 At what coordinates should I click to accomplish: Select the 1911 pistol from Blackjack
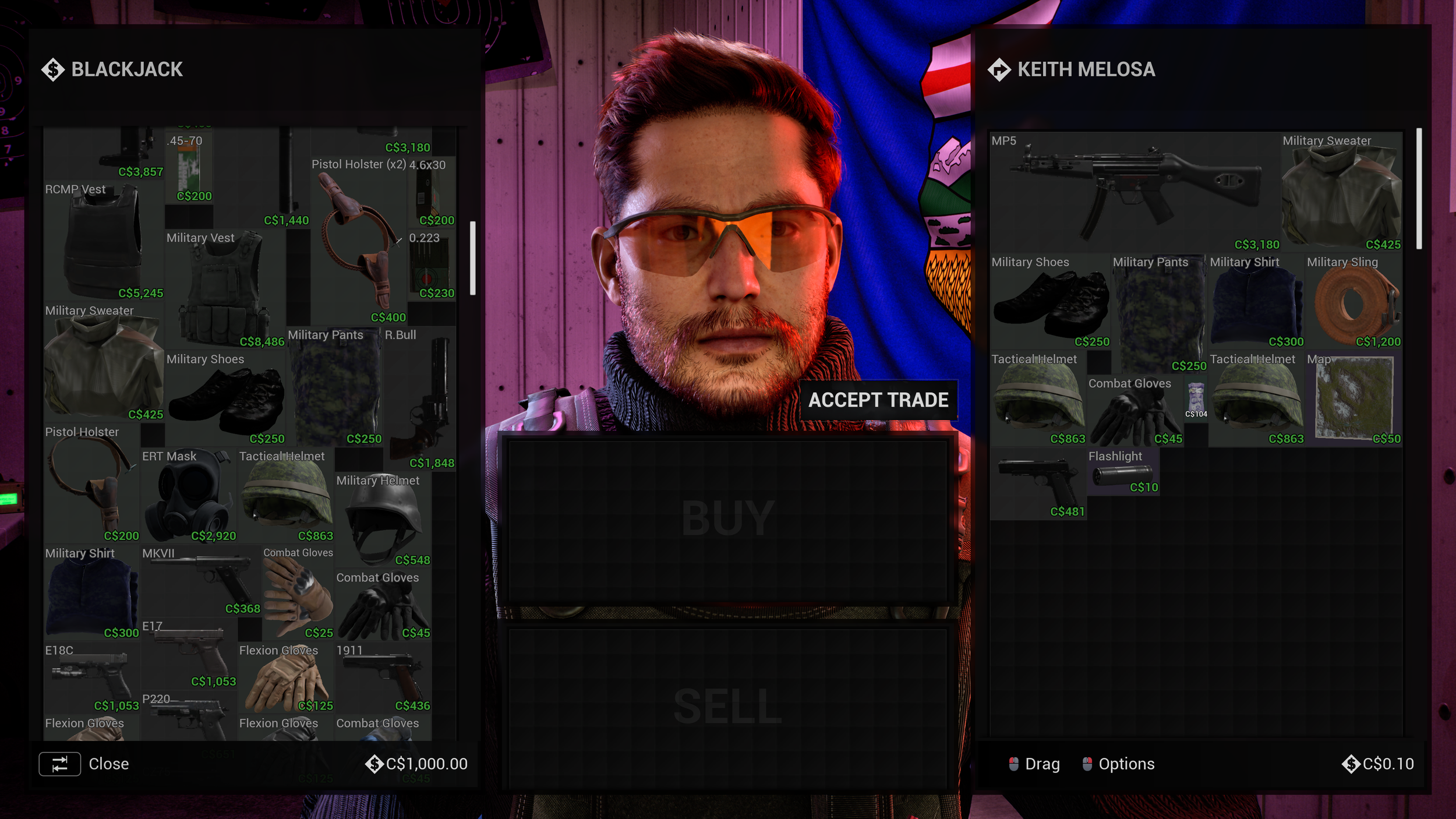pyautogui.click(x=383, y=678)
